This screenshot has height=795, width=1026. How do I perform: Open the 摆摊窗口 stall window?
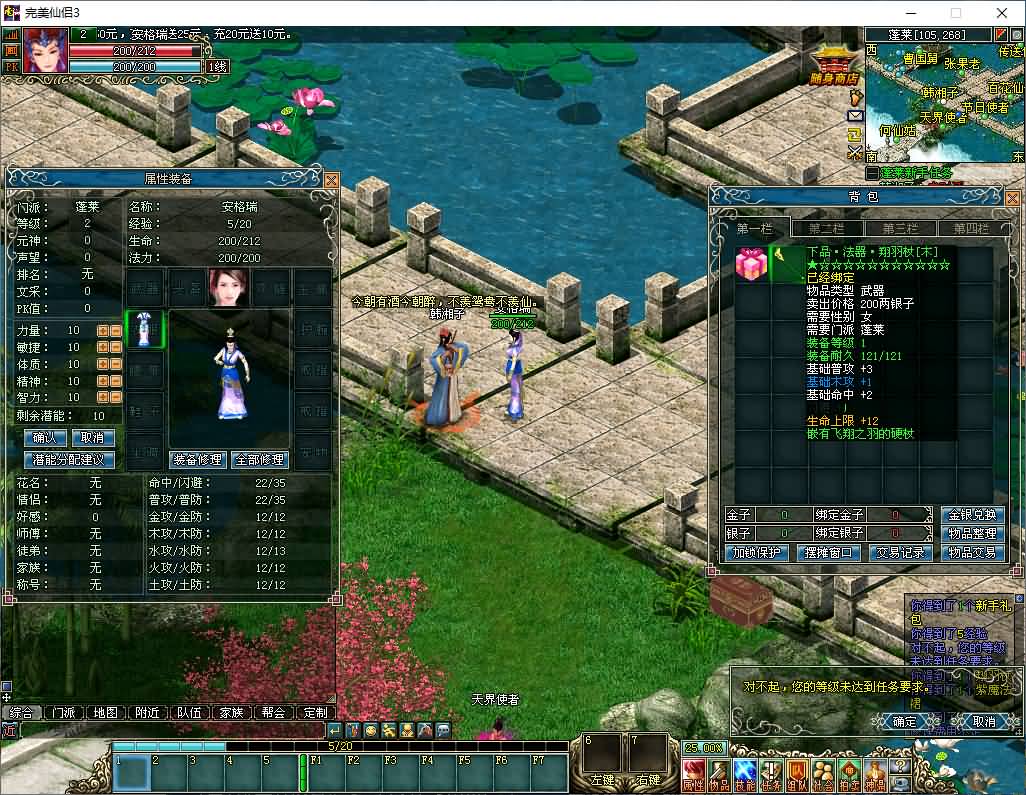click(829, 553)
